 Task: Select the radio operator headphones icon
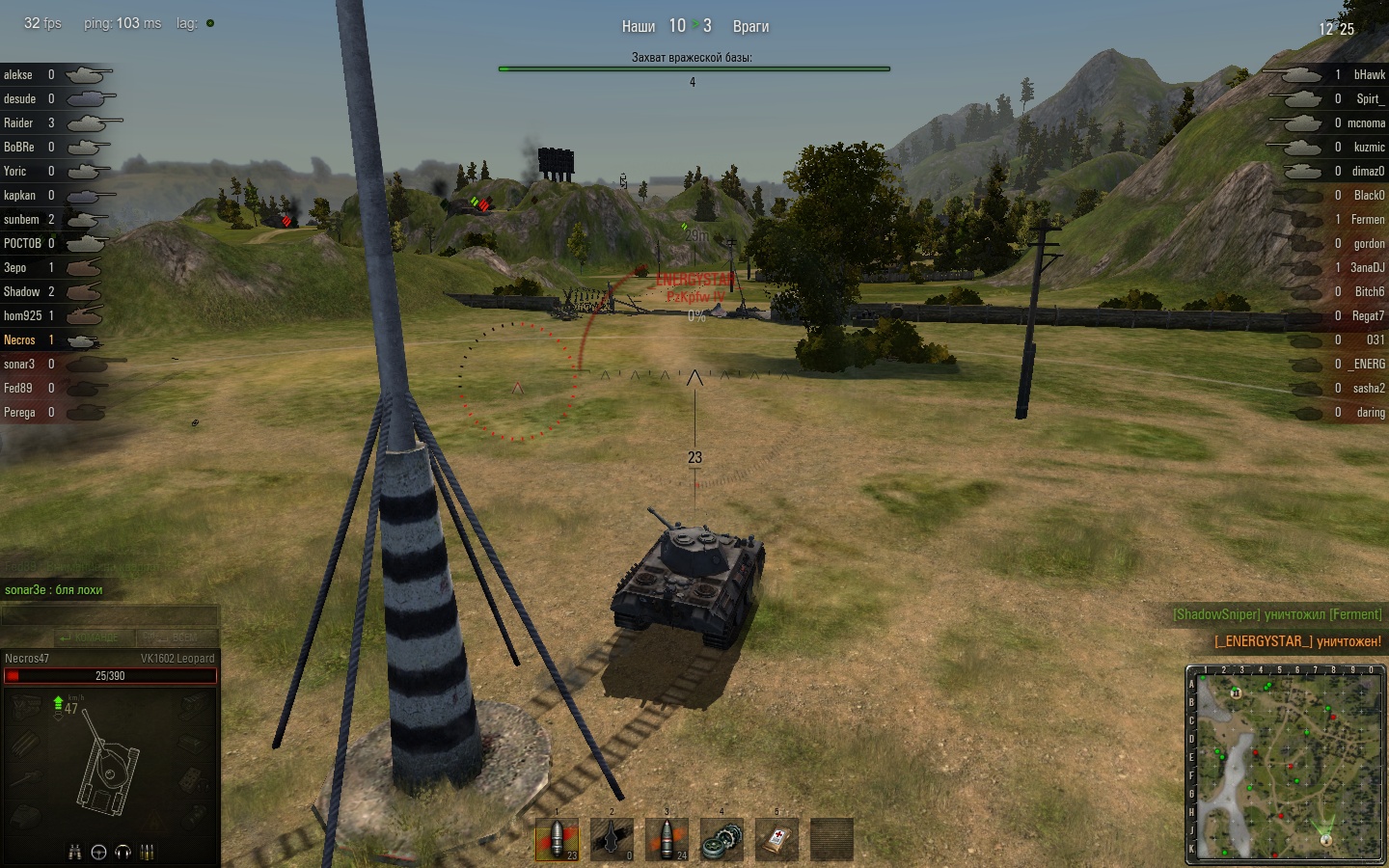(123, 852)
